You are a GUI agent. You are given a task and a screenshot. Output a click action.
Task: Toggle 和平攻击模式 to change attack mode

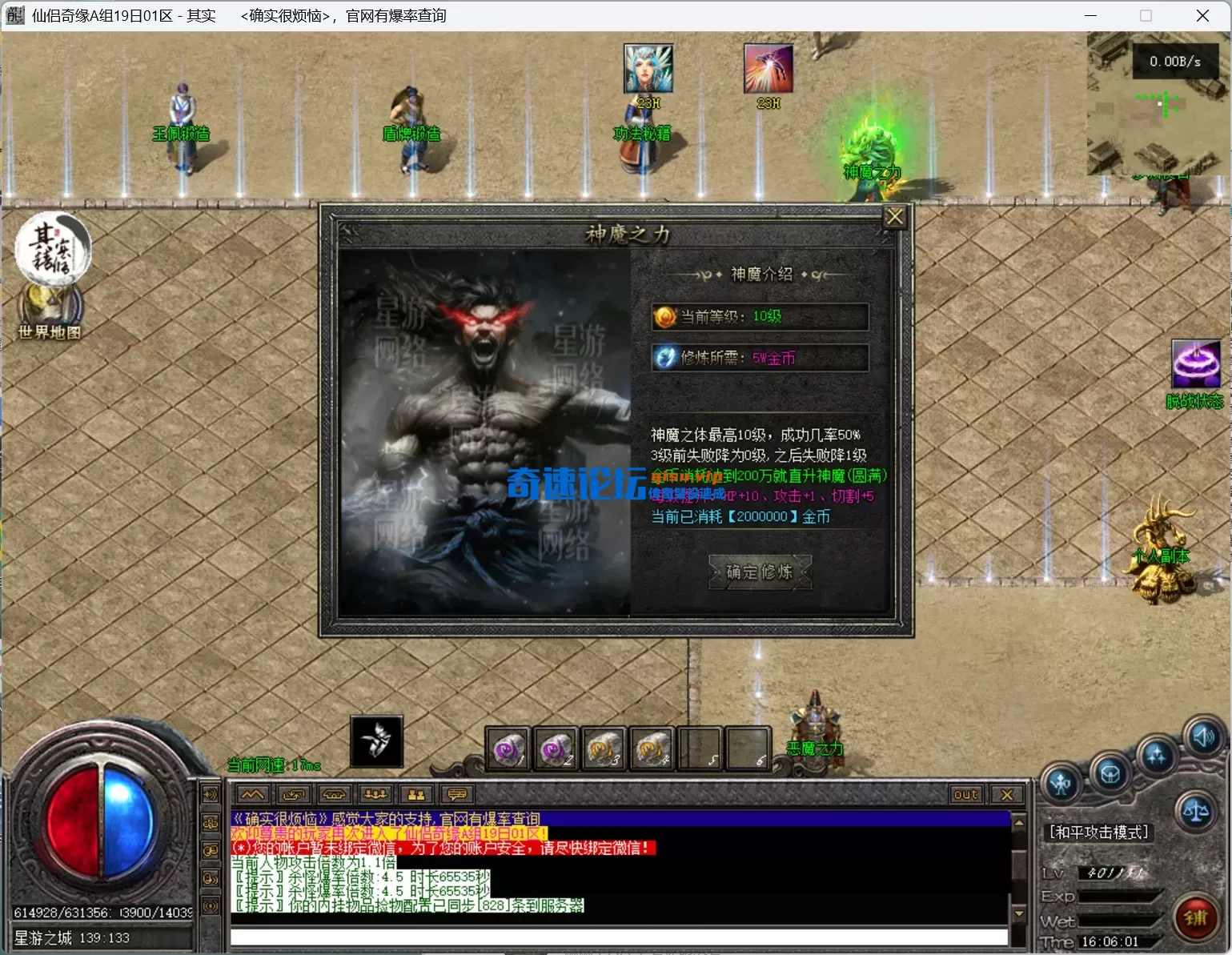(x=1100, y=832)
